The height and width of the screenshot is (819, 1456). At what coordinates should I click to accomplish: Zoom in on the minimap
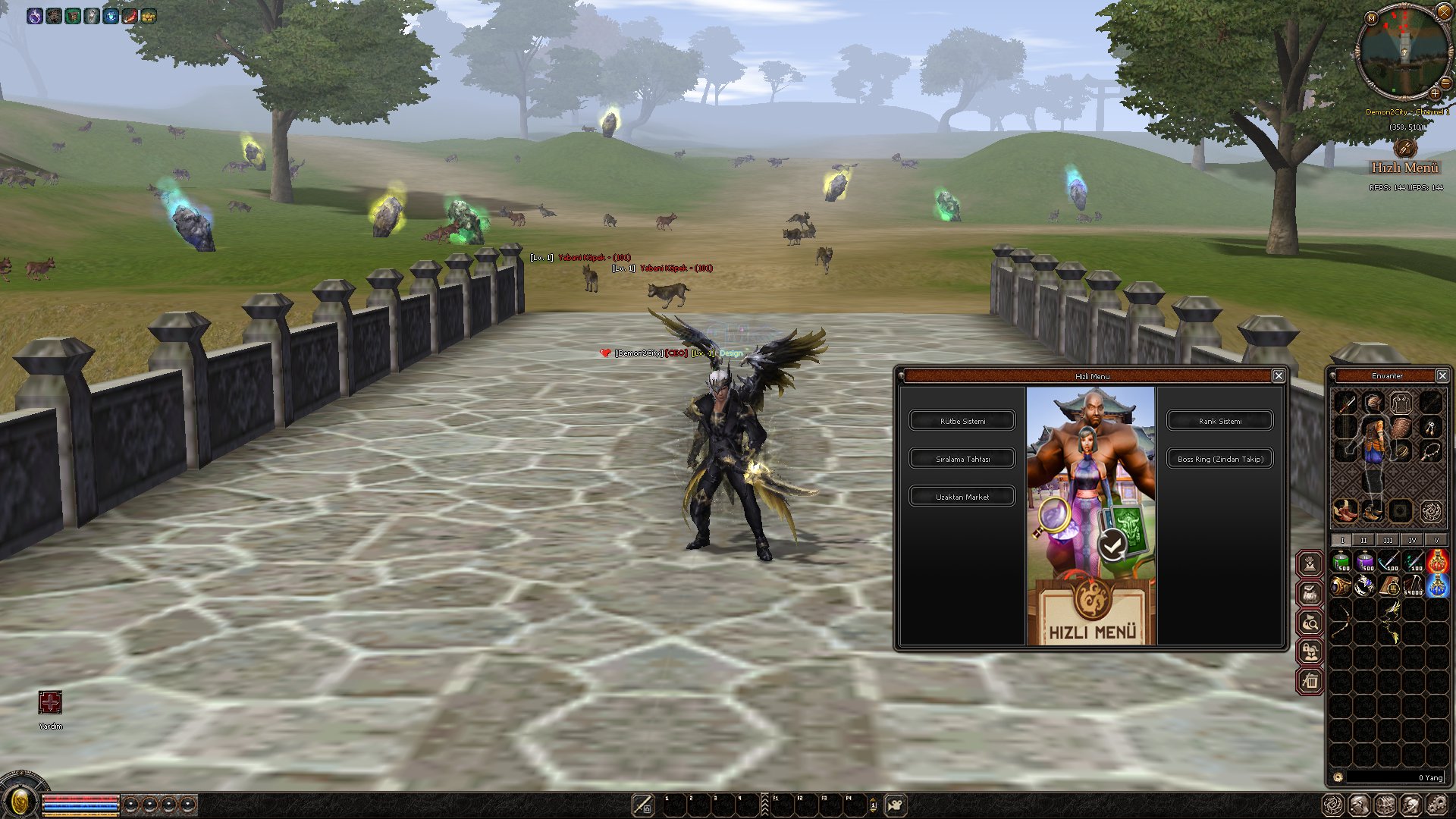1435,93
